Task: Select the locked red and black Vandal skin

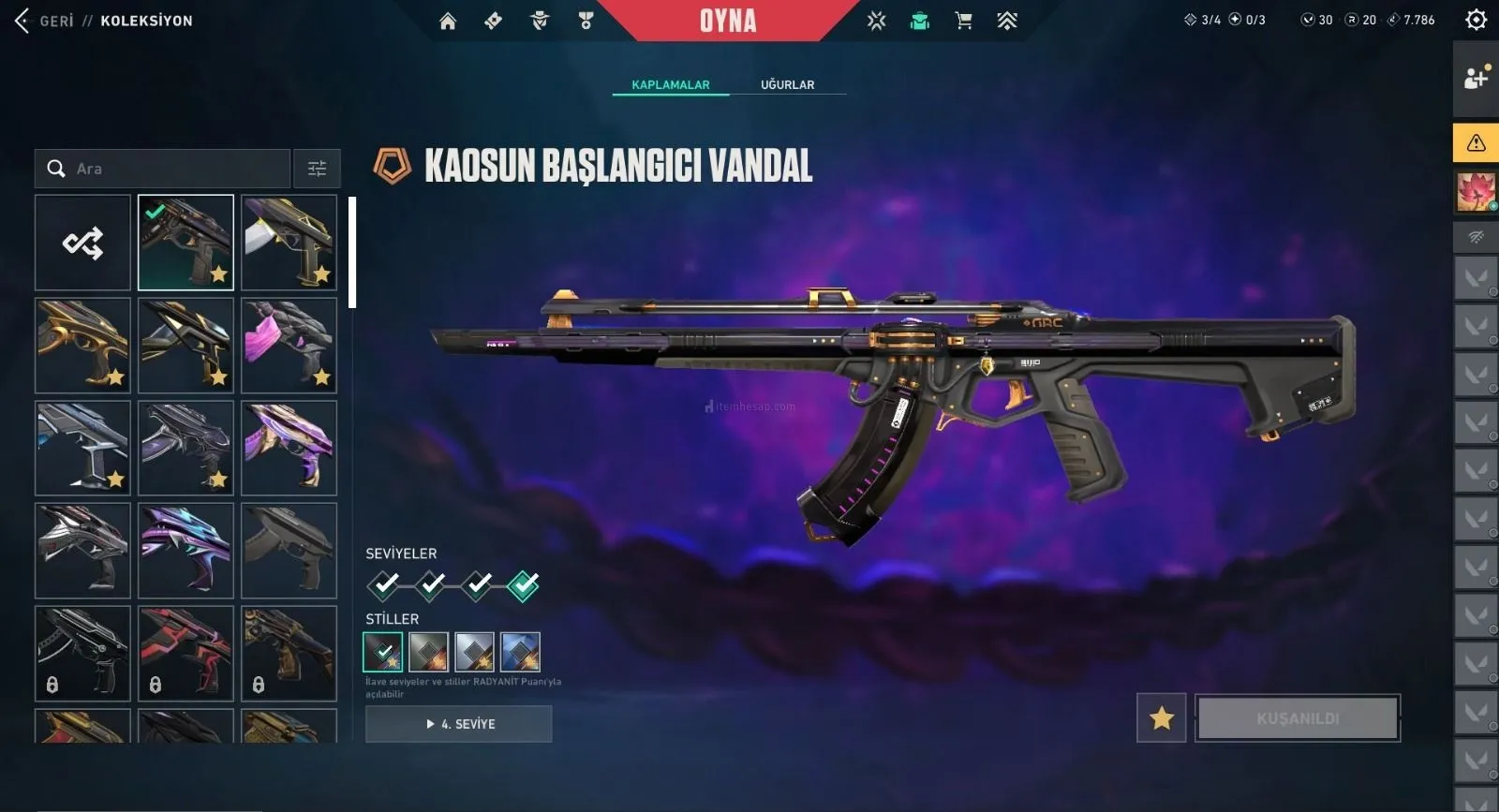Action: click(186, 654)
